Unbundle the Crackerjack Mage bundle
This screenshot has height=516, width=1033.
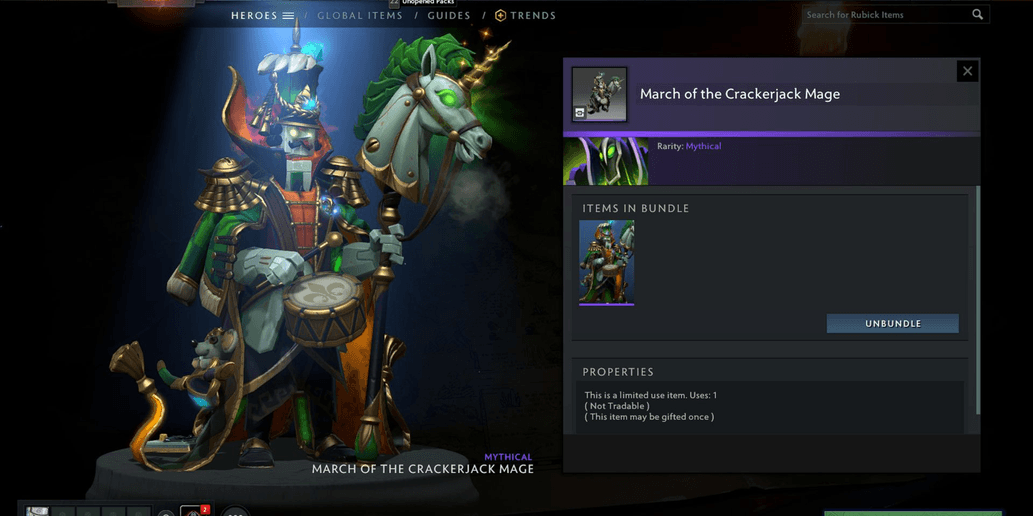892,324
